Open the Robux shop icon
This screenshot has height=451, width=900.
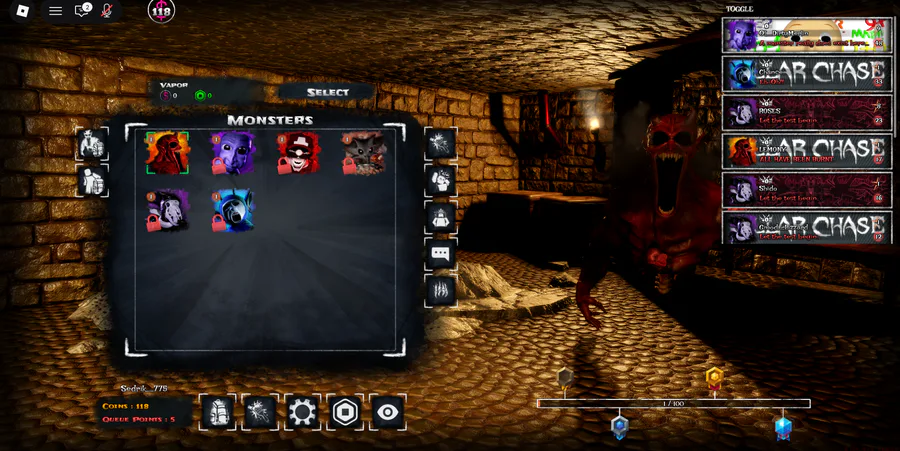(345, 412)
